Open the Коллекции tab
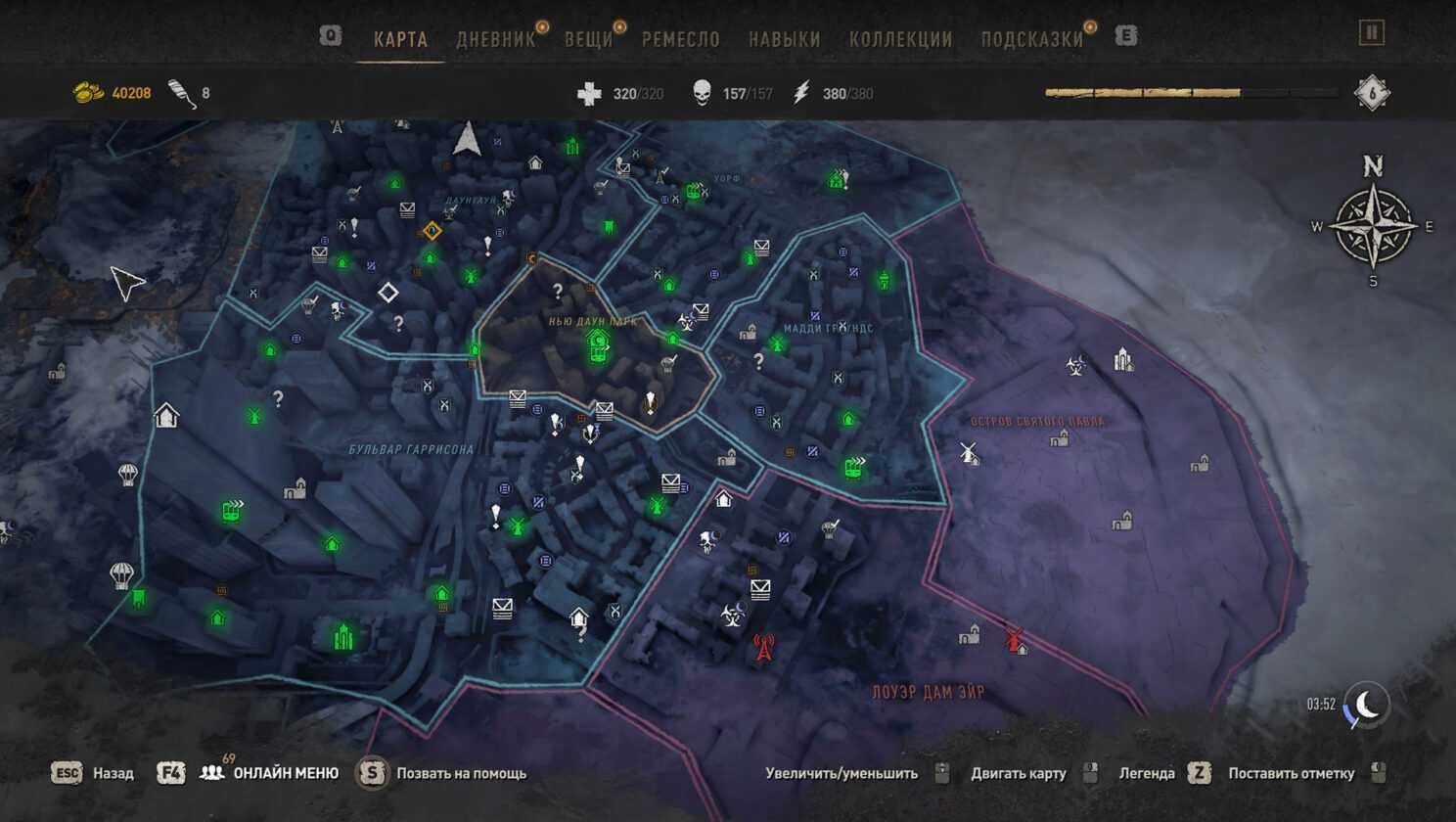The image size is (1456, 822). [x=900, y=39]
